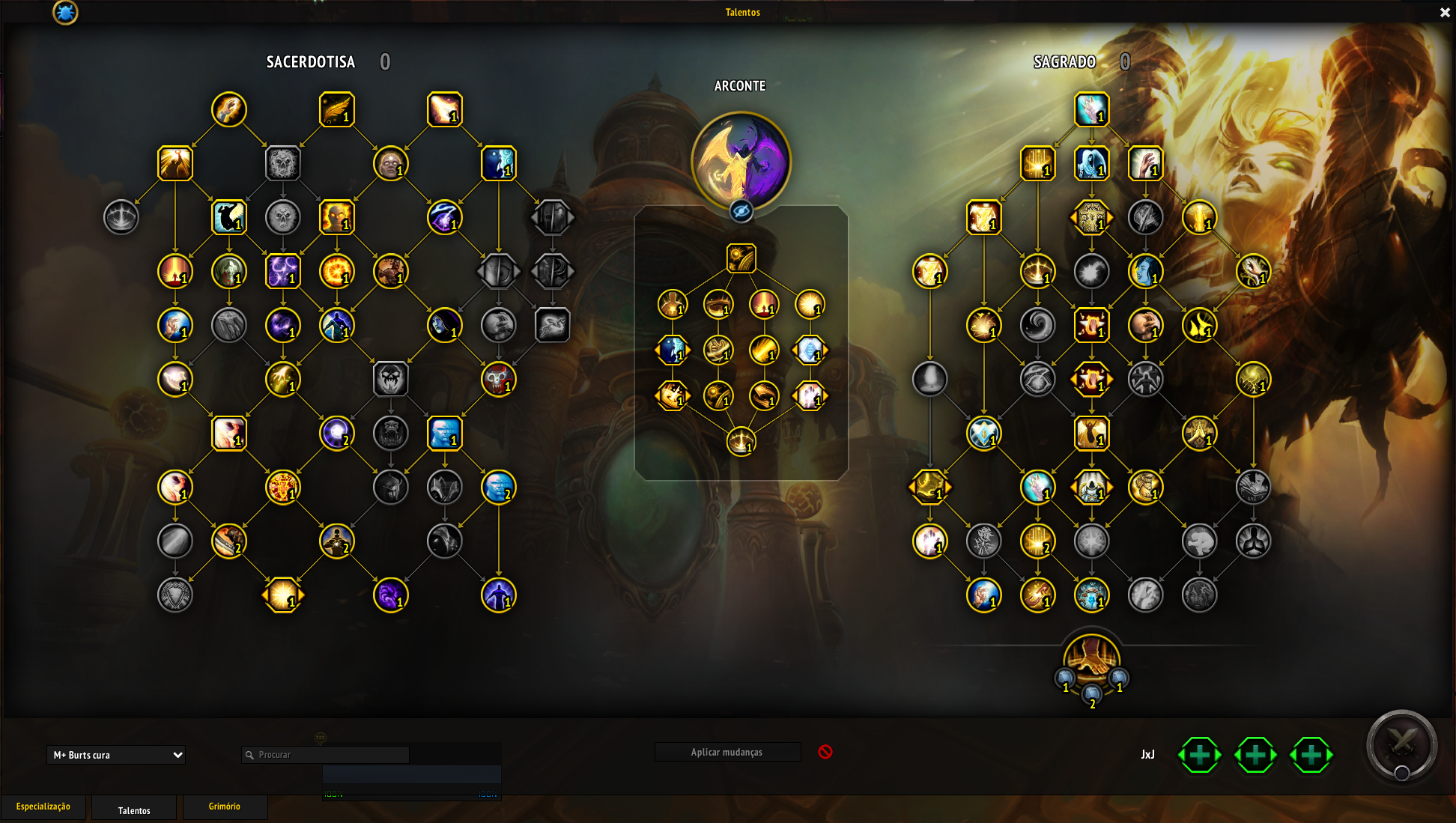
Task: Toggle the eye icon under Arconte portrait
Action: click(x=741, y=212)
